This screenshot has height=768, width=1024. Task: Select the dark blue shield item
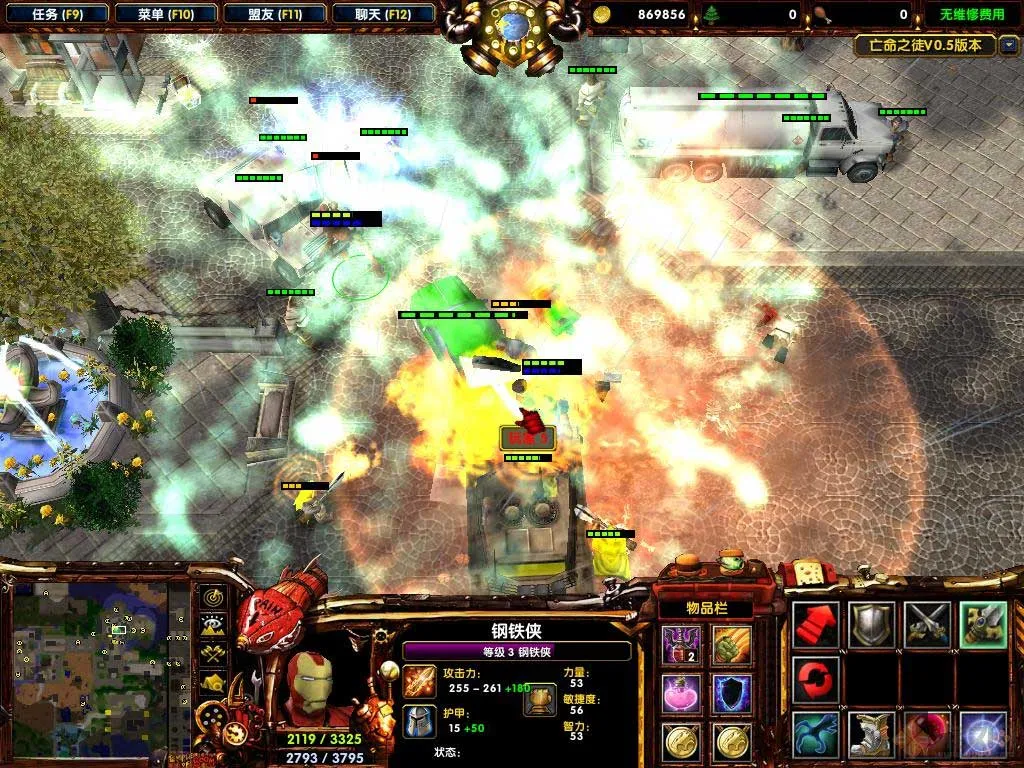click(732, 692)
